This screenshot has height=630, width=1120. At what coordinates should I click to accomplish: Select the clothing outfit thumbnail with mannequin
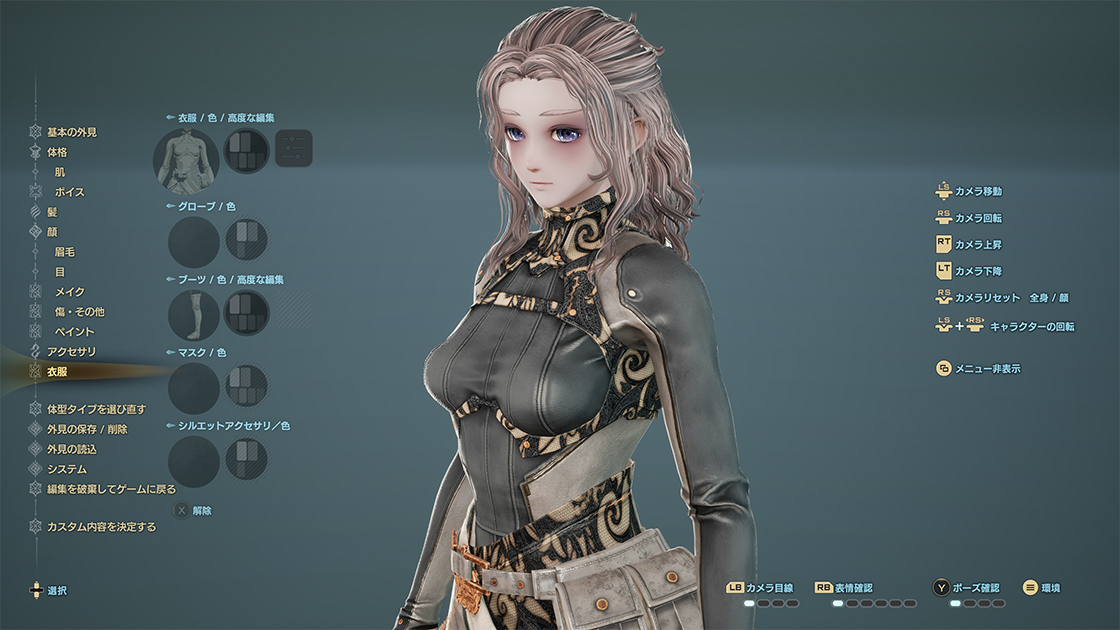186,160
